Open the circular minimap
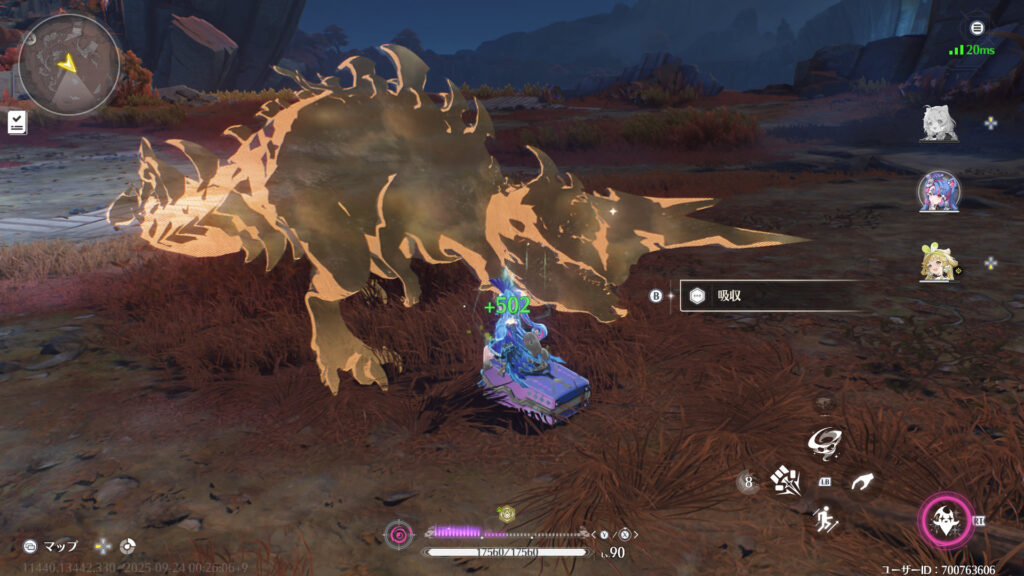Image resolution: width=1024 pixels, height=576 pixels. click(x=69, y=62)
